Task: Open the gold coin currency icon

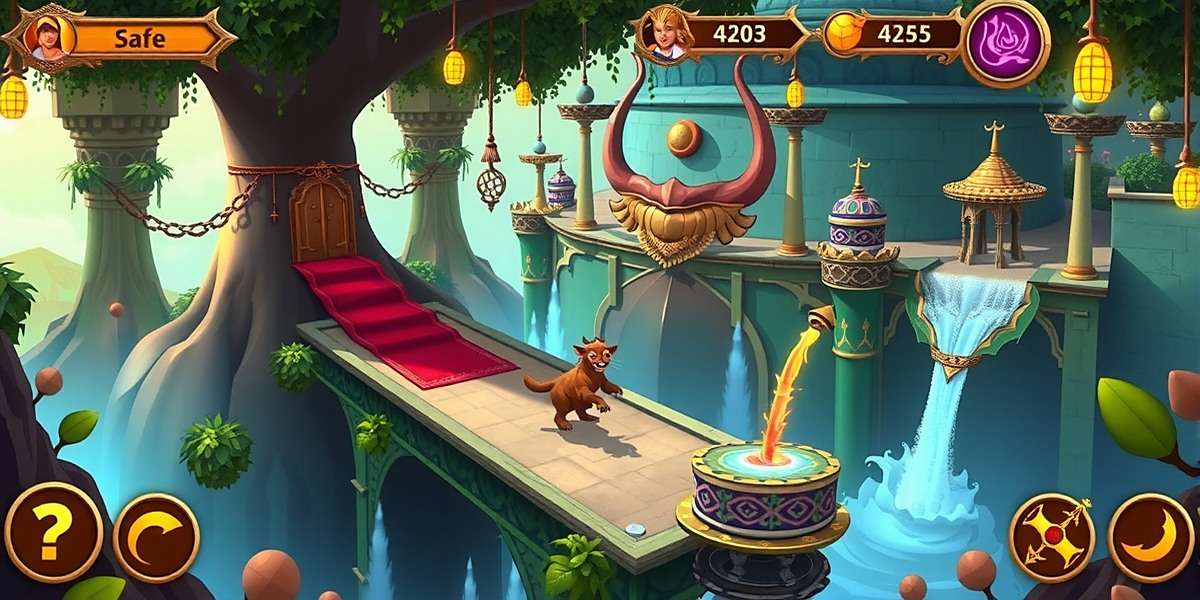Action: tap(843, 34)
